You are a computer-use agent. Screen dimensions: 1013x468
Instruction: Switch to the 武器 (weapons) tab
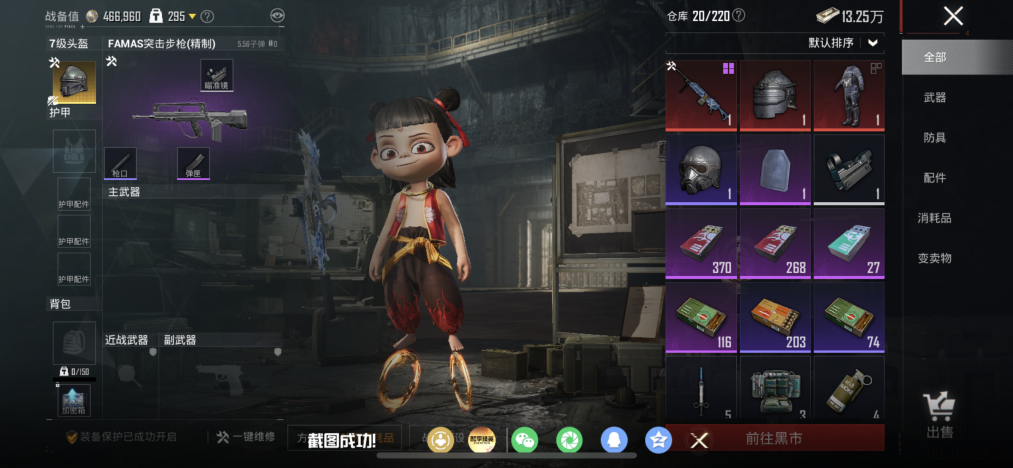pos(935,98)
